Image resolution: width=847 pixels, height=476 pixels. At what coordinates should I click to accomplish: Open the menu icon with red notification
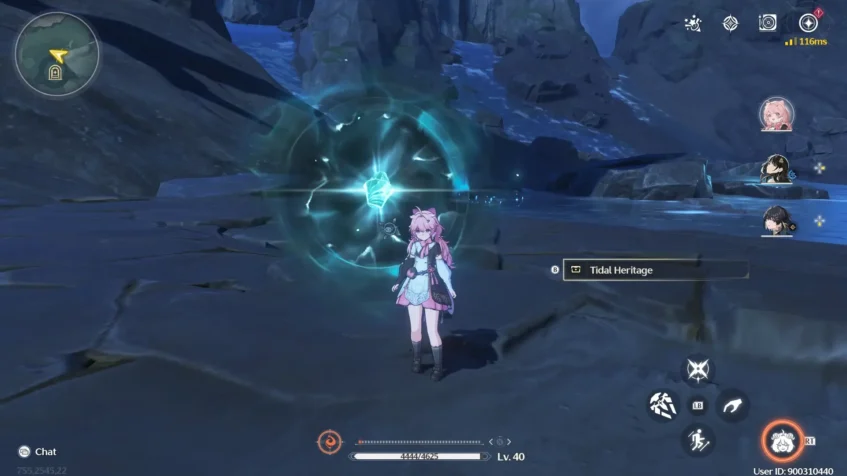tap(808, 23)
